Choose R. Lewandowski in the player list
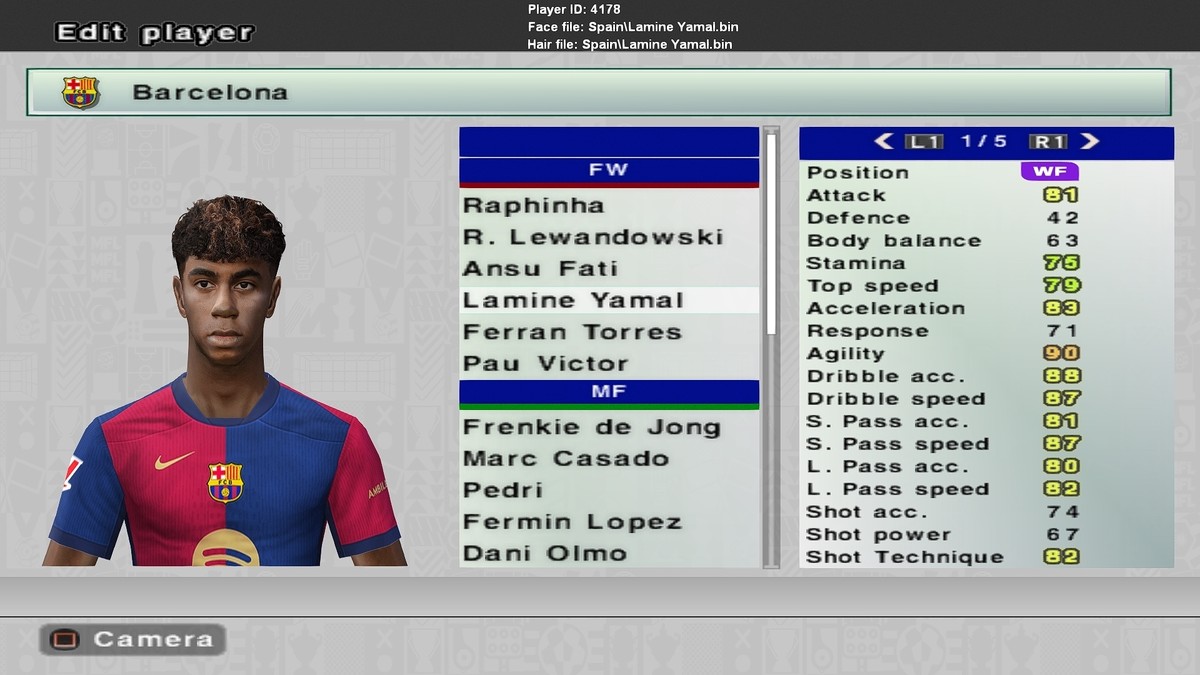The width and height of the screenshot is (1200, 675). pos(592,238)
